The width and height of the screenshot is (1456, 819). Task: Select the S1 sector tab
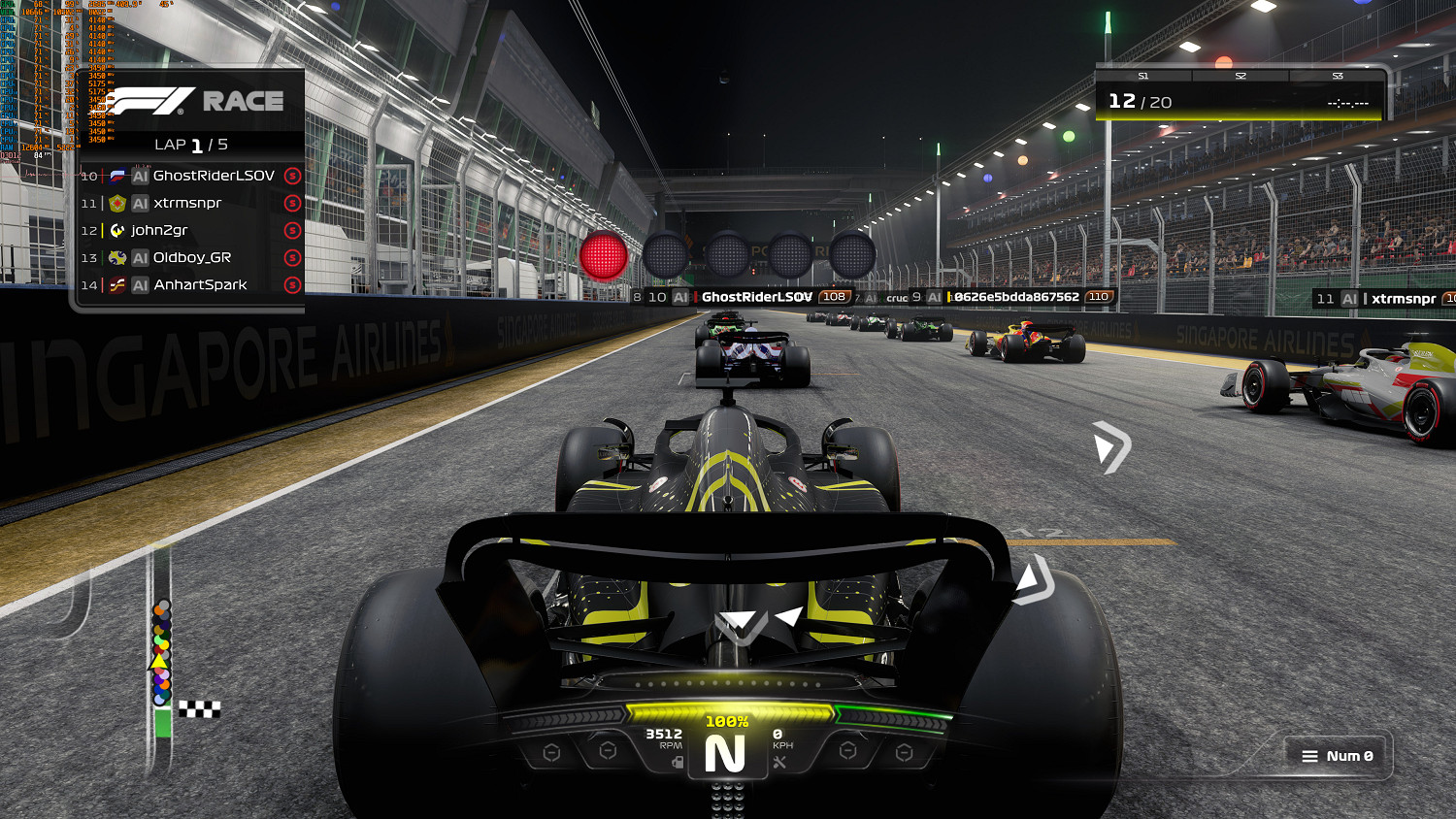point(1142,75)
